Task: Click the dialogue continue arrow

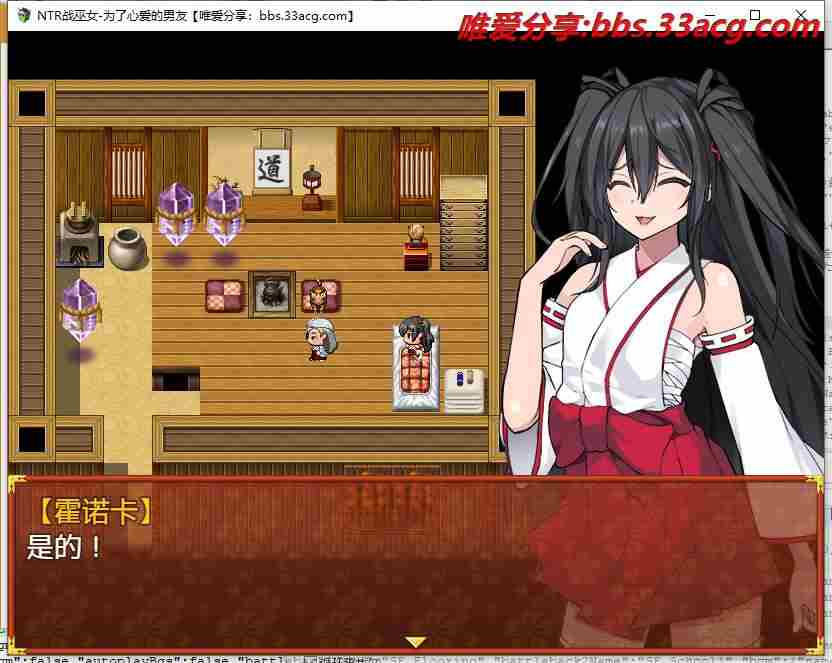Action: pyautogui.click(x=415, y=641)
